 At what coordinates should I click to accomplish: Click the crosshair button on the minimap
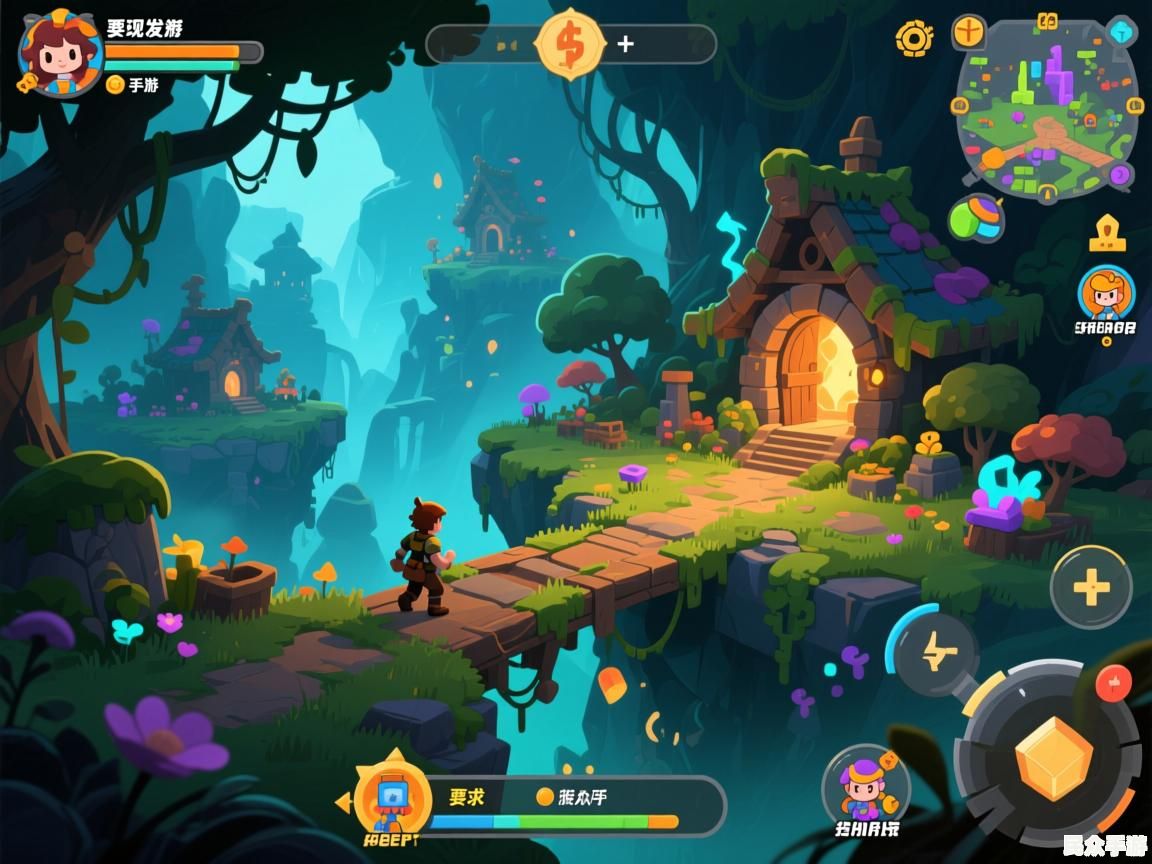click(968, 32)
